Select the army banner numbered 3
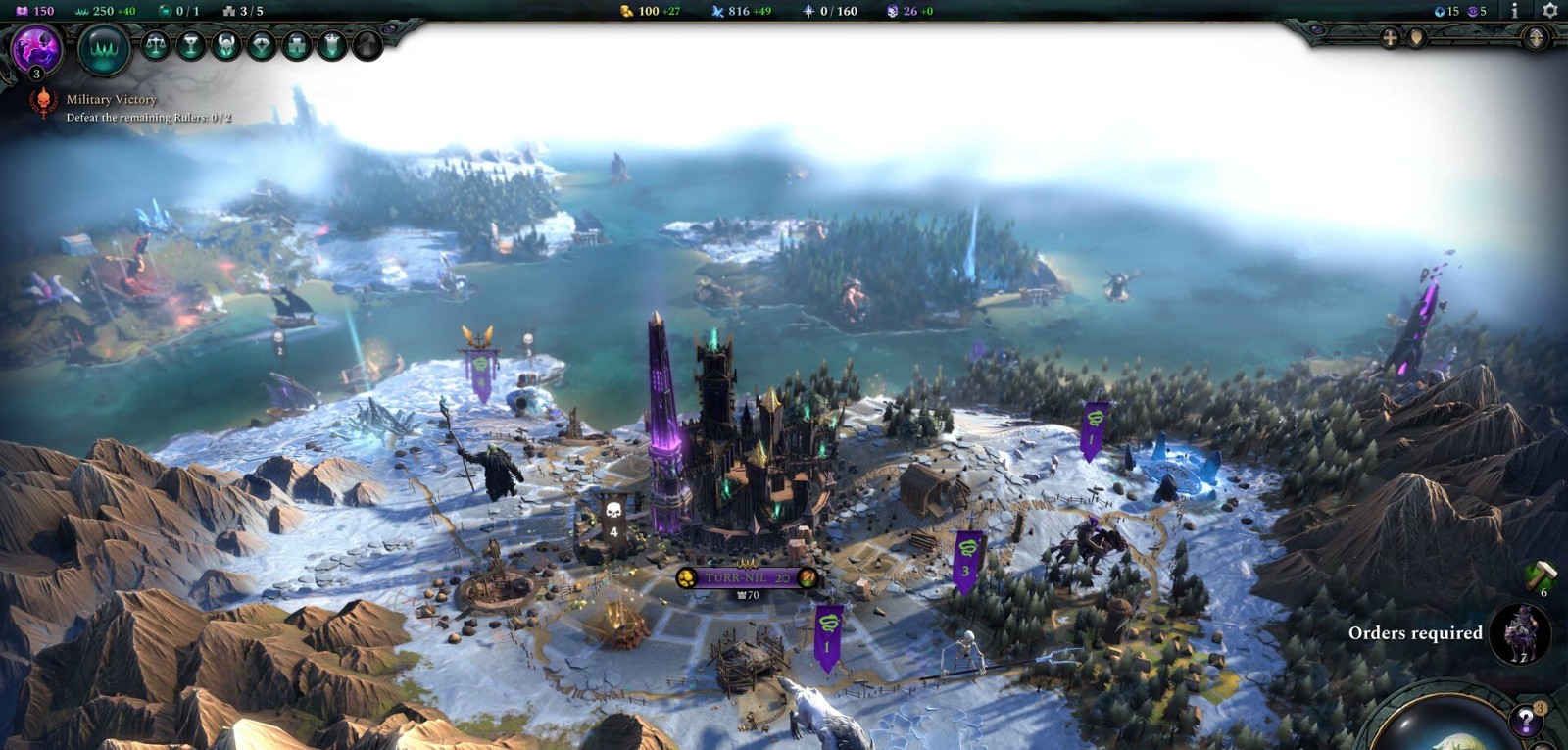This screenshot has height=750, width=1568. [x=966, y=560]
